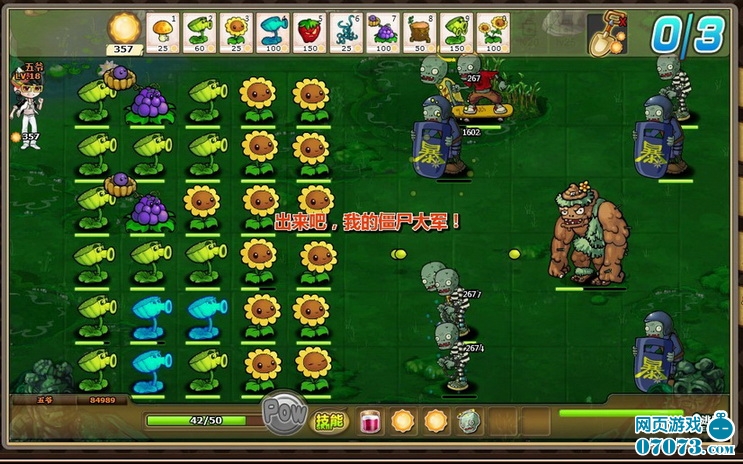
Task: Choose the single sunflower seed card
Action: pos(235,31)
